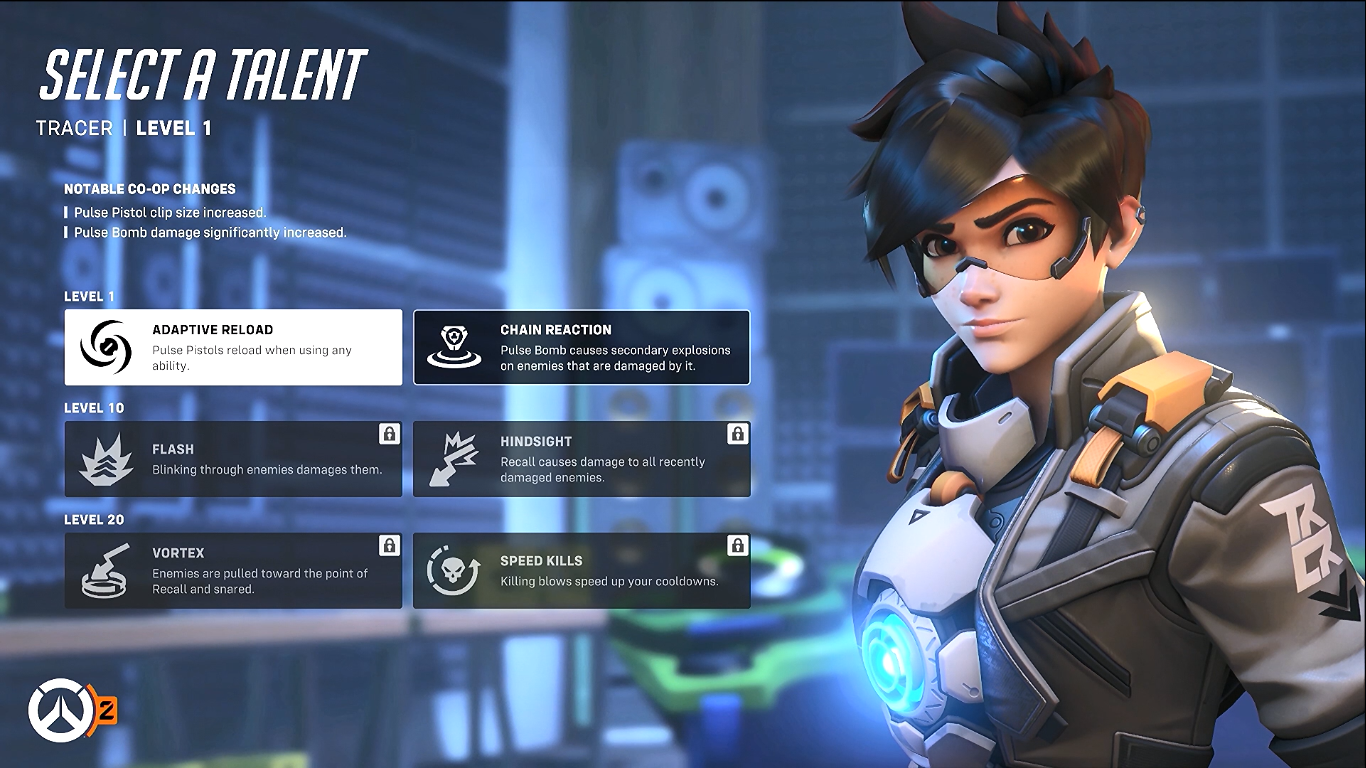Expand the Notable Co-op Changes section
Screen dimensions: 1366x768
click(x=150, y=188)
